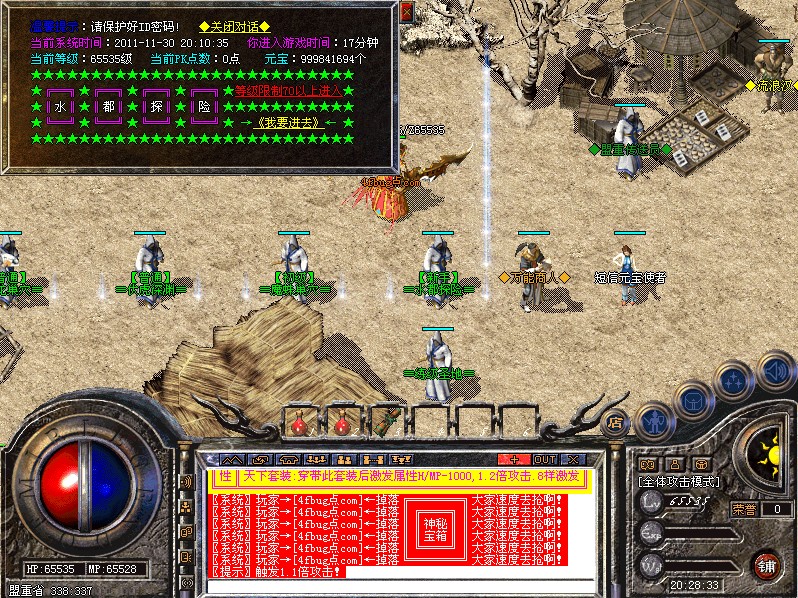The image size is (798, 598).
Task: Toggle the 全体攻击模式 attack mode
Action: pos(682,481)
